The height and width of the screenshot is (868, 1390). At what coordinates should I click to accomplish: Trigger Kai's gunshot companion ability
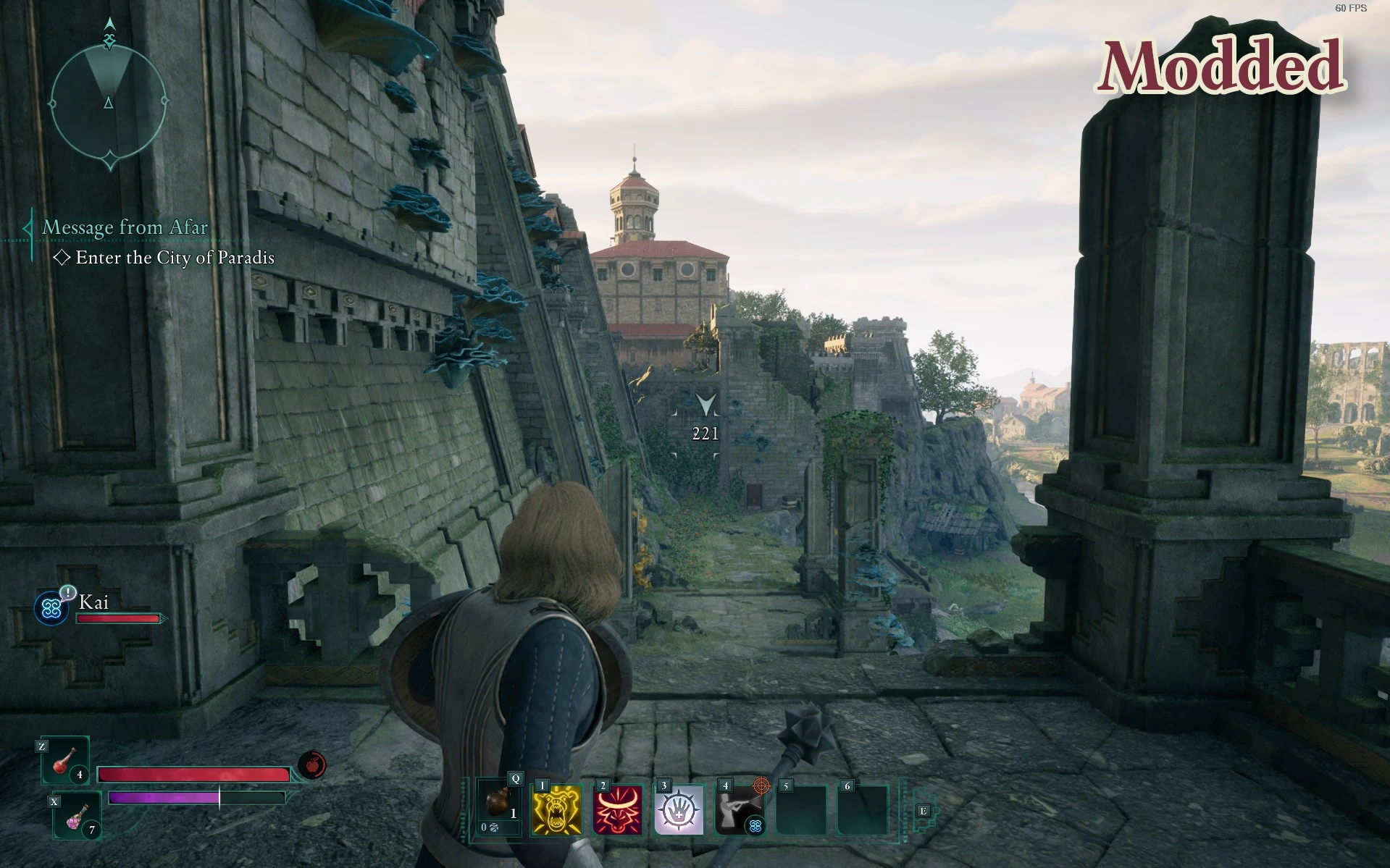pyautogui.click(x=740, y=810)
